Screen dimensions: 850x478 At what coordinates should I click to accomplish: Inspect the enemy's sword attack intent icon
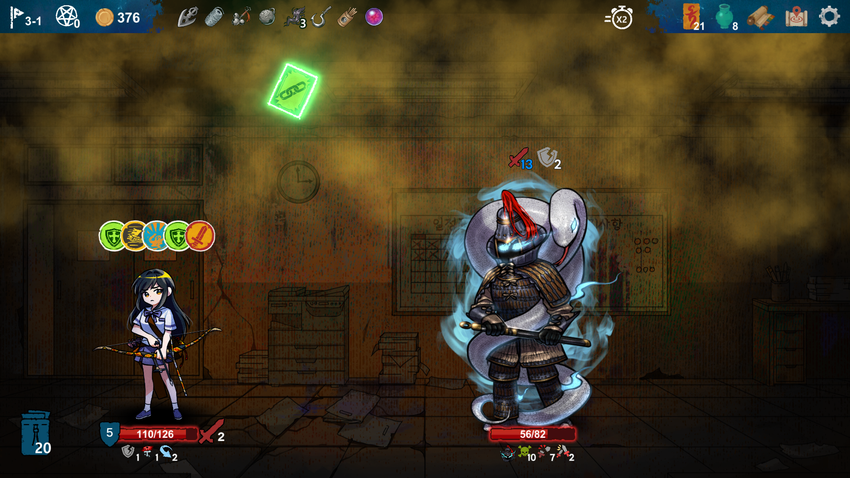pos(517,158)
